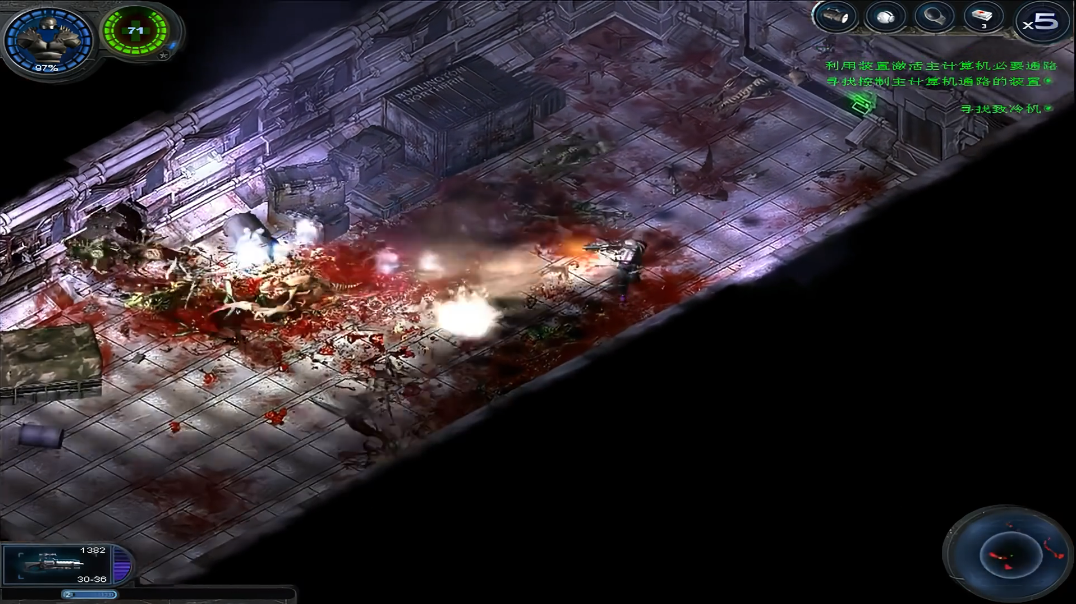1076x604 pixels.
Task: Select the white helmet-shaped item slot
Action: point(885,17)
